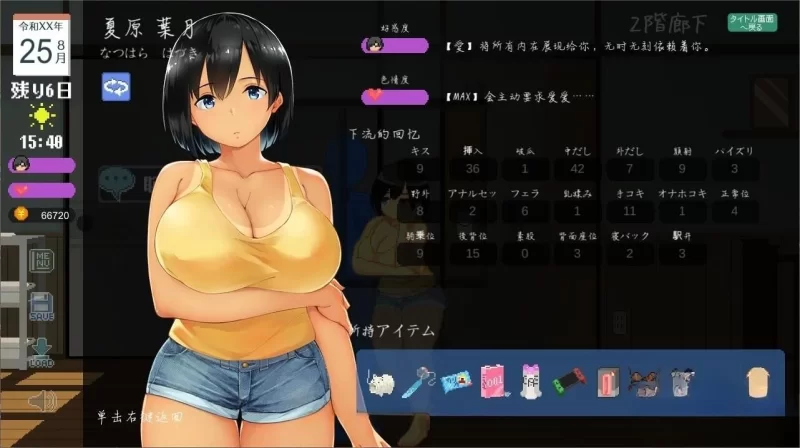Open the SAVE floppy disk button
Screen dimensions: 800x448
pos(41,305)
